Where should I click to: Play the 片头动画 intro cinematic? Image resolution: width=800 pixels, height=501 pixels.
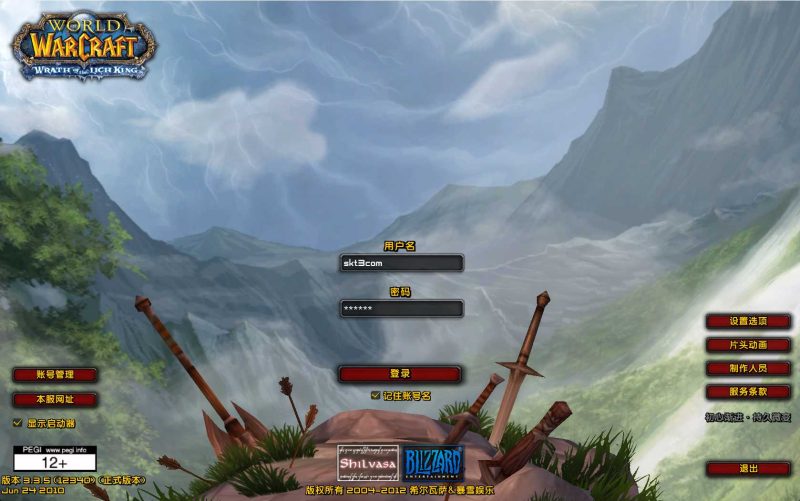click(x=748, y=345)
